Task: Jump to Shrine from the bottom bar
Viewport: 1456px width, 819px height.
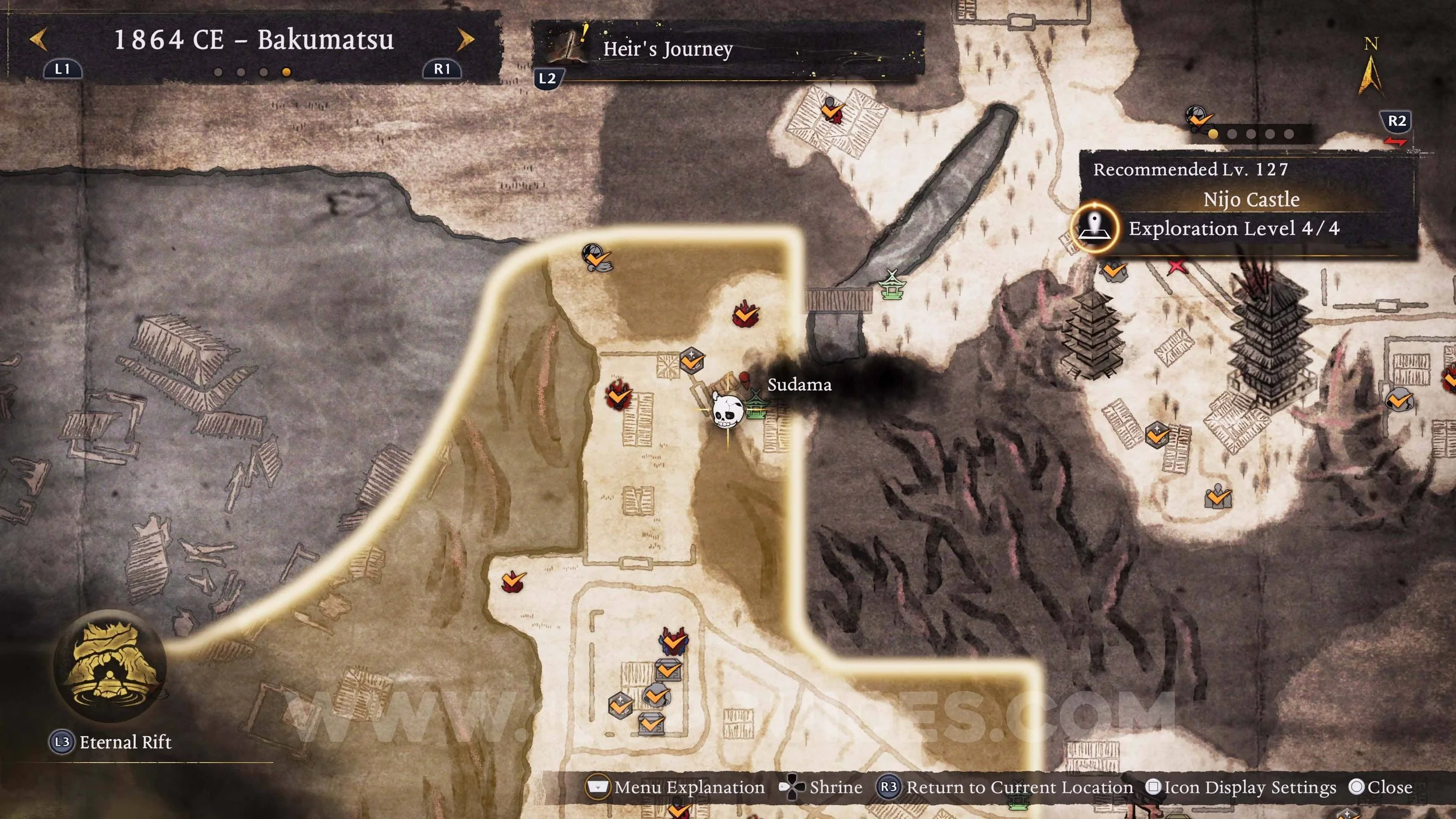Action: click(x=821, y=788)
